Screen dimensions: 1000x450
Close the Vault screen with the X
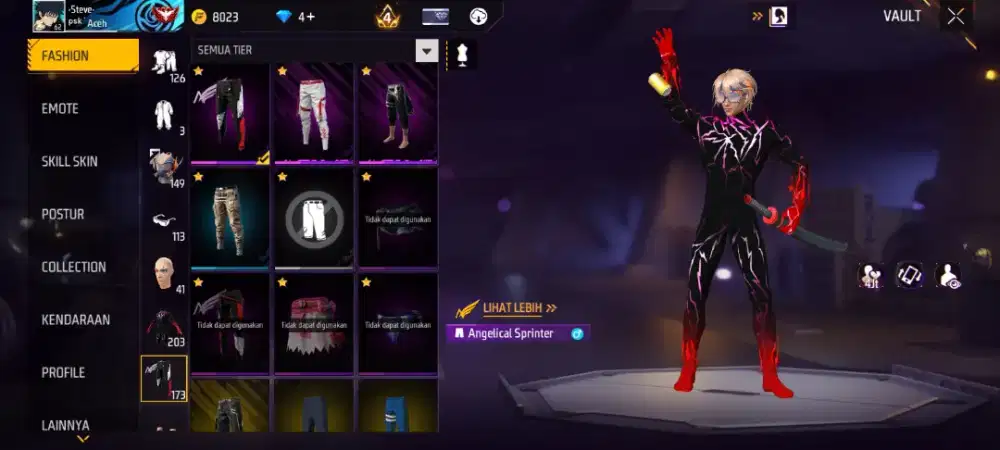(956, 16)
